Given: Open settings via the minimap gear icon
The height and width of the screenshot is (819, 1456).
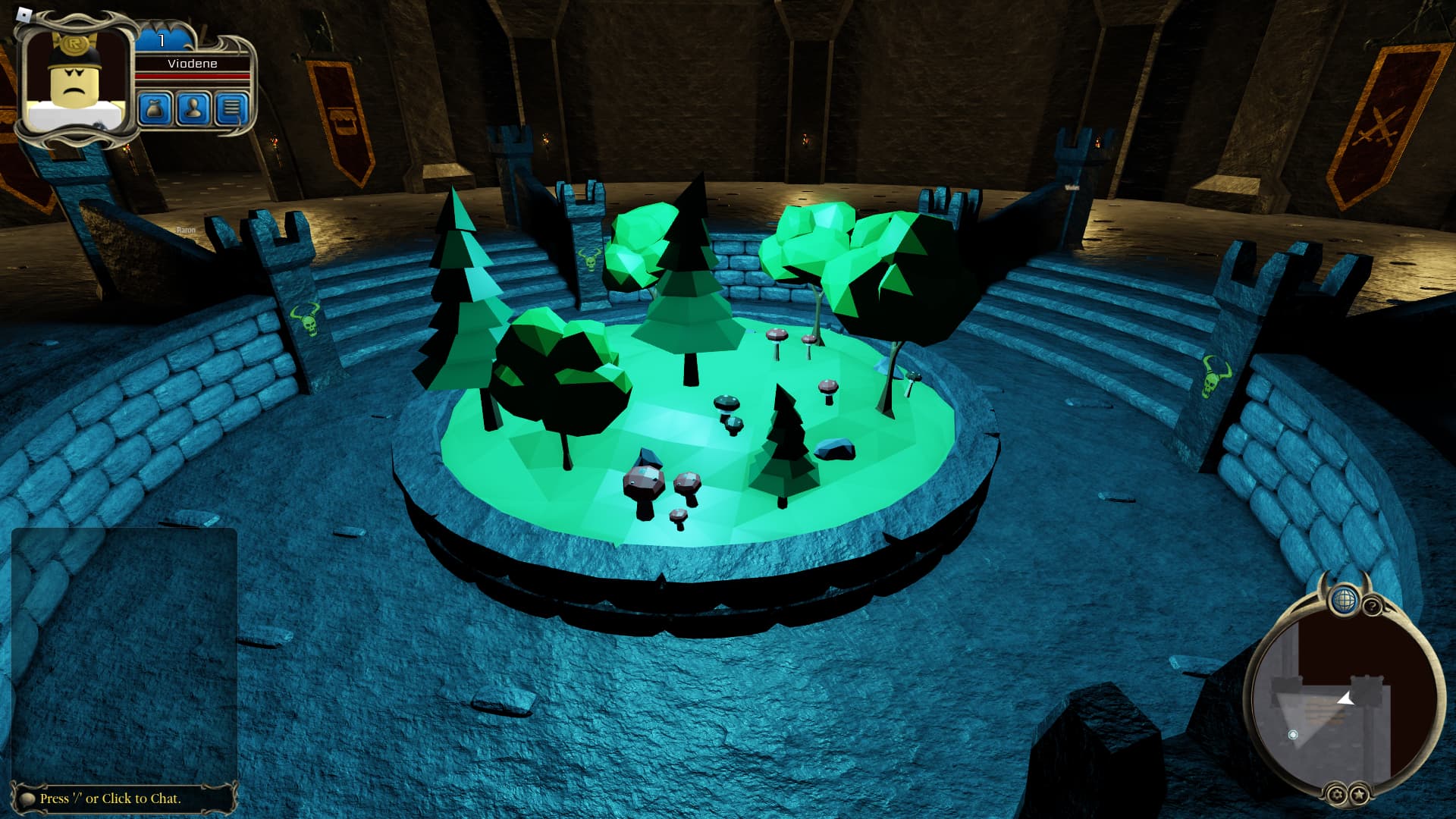Looking at the screenshot, I should click(x=1336, y=795).
